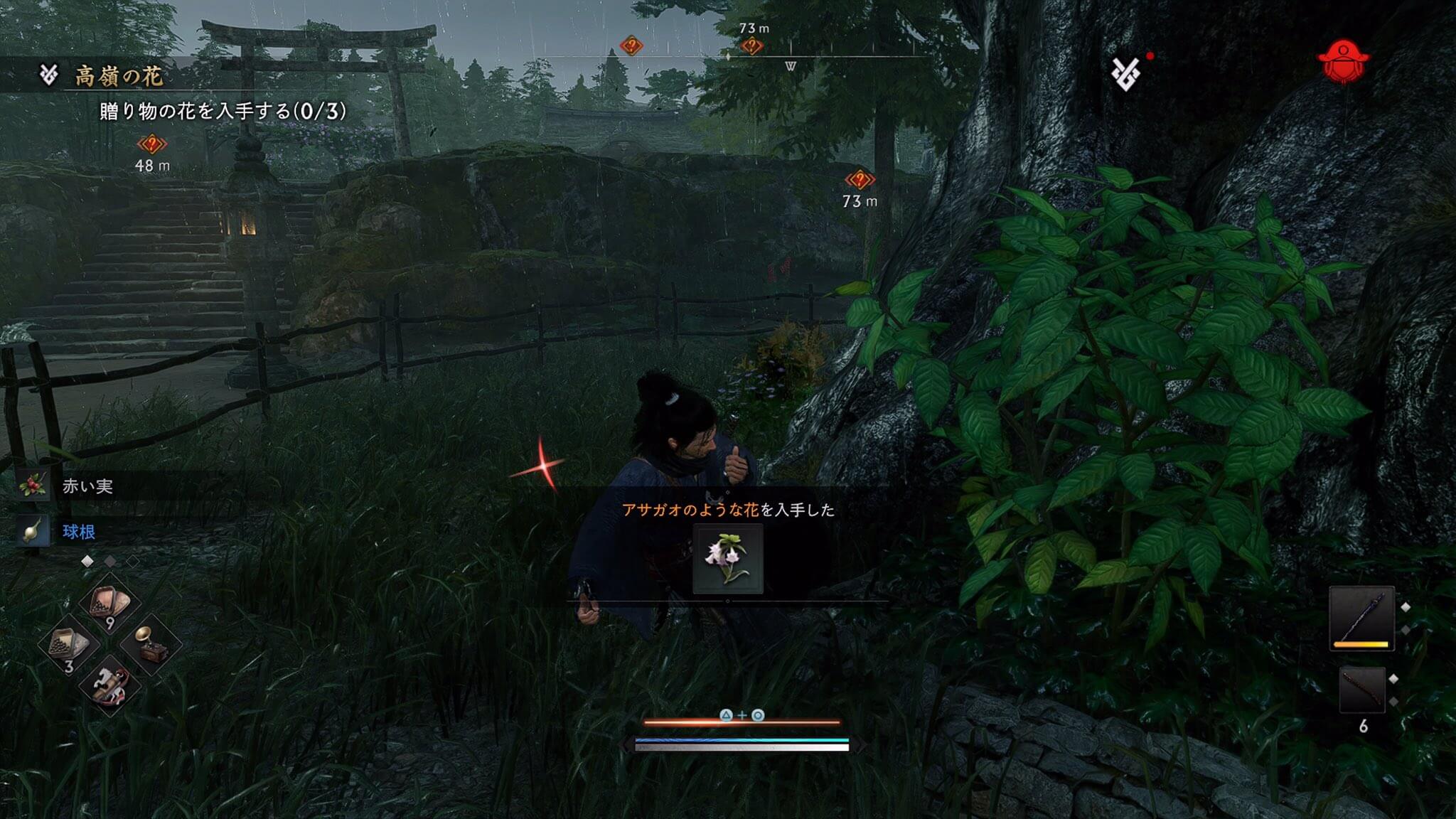Select the main weapon slot with yellow gauge
Image resolution: width=1456 pixels, height=819 pixels.
[x=1361, y=619]
